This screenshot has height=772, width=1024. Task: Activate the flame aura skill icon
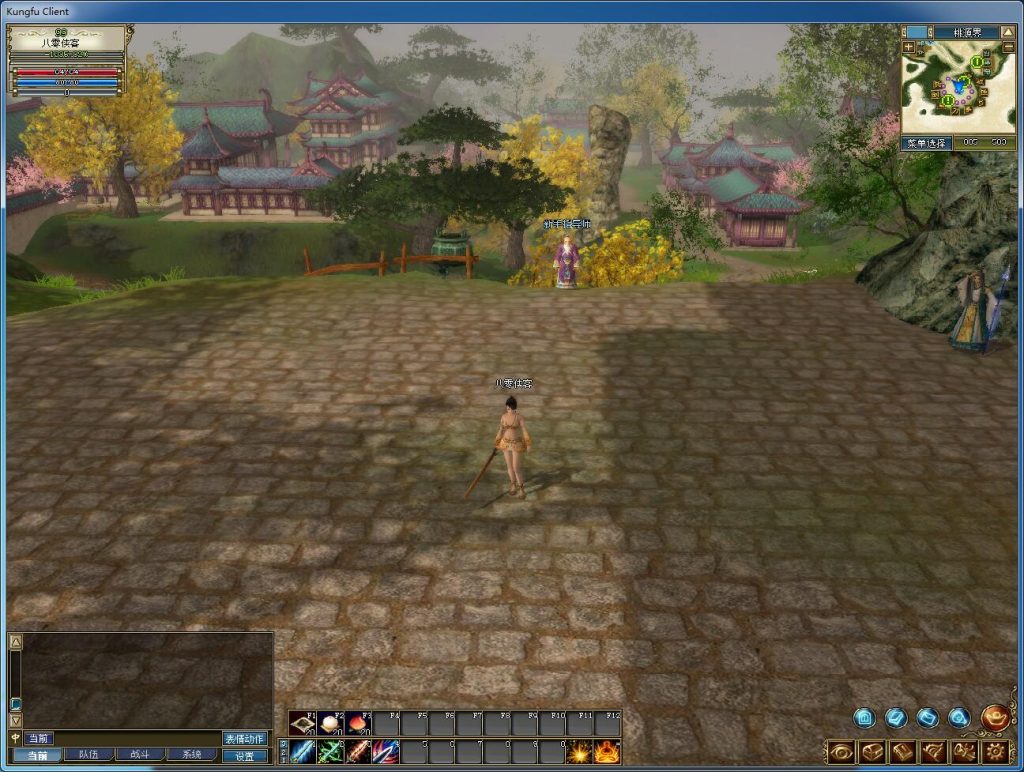607,752
